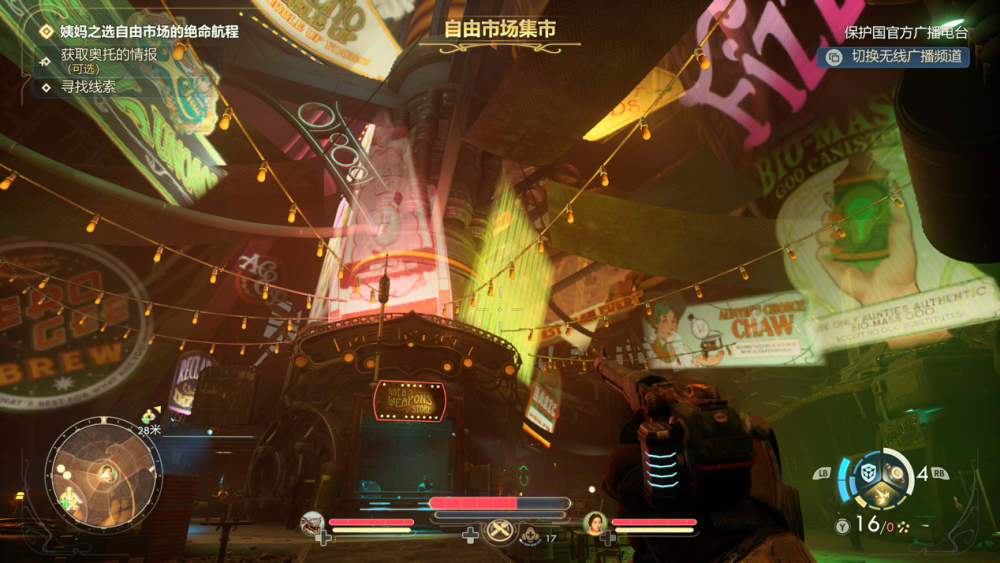1000x563 pixels.
Task: Open the circular minimap
Action: (x=103, y=474)
